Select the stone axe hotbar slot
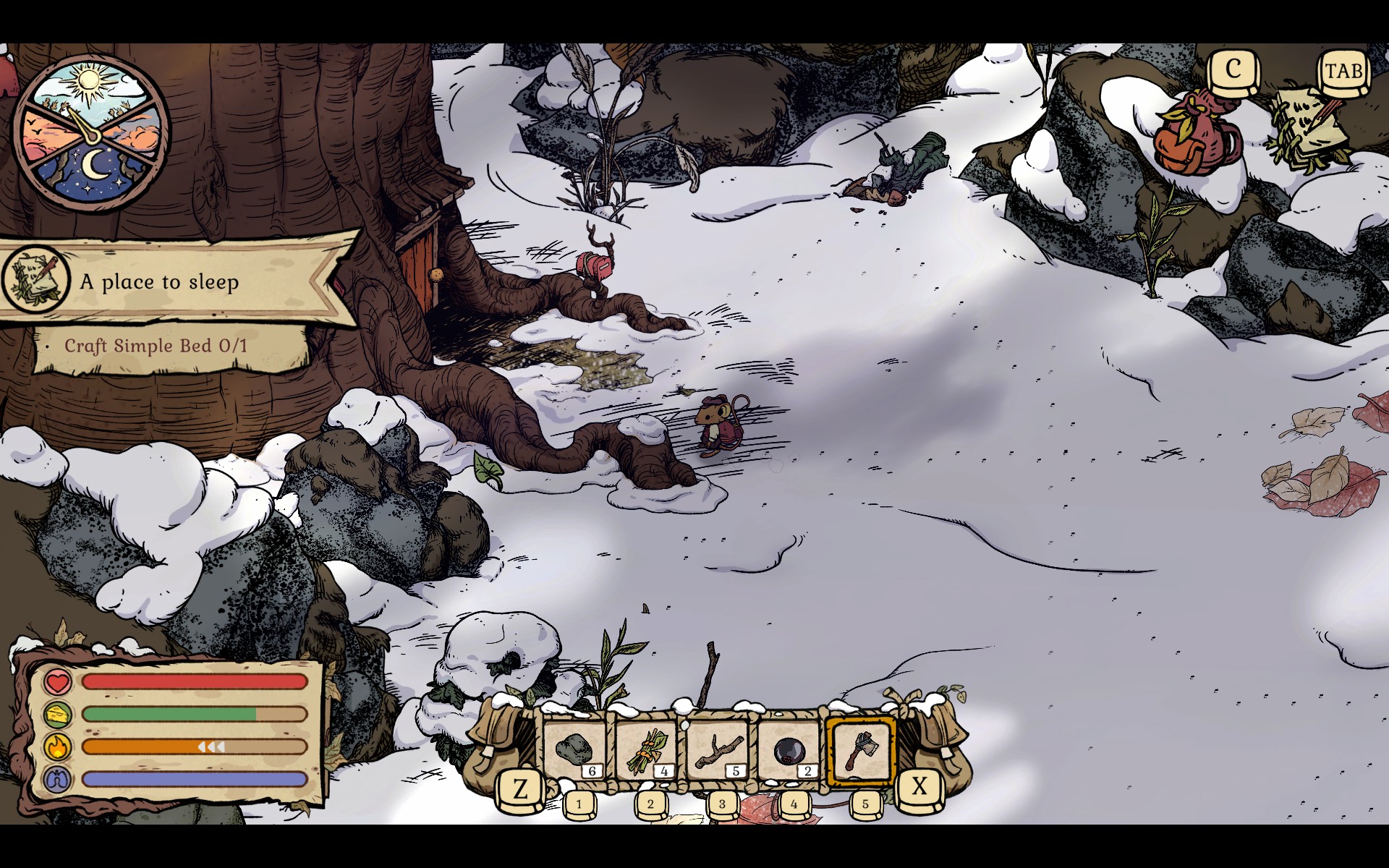Image resolution: width=1389 pixels, height=868 pixels. (860, 751)
